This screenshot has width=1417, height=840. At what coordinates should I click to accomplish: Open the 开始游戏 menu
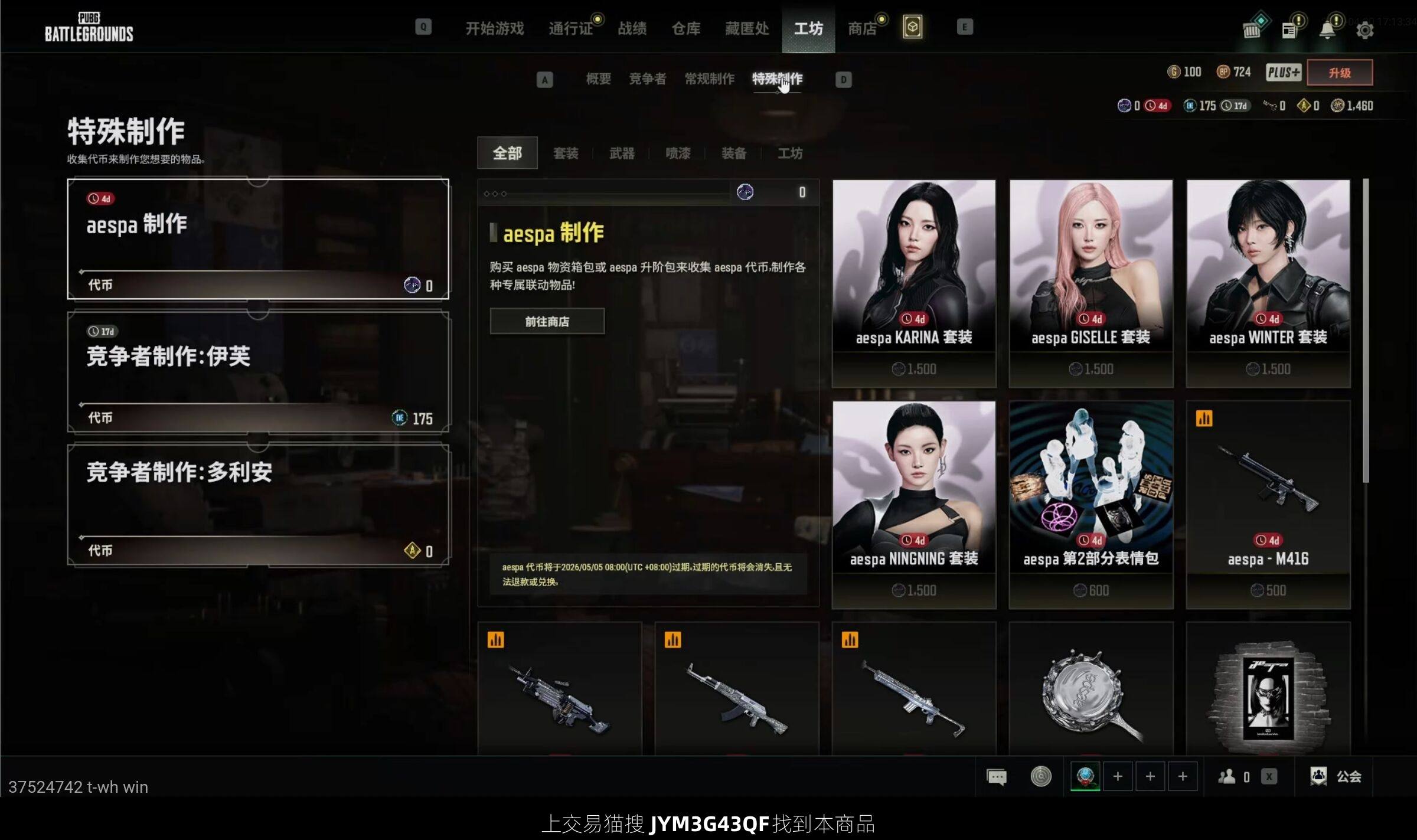(494, 28)
